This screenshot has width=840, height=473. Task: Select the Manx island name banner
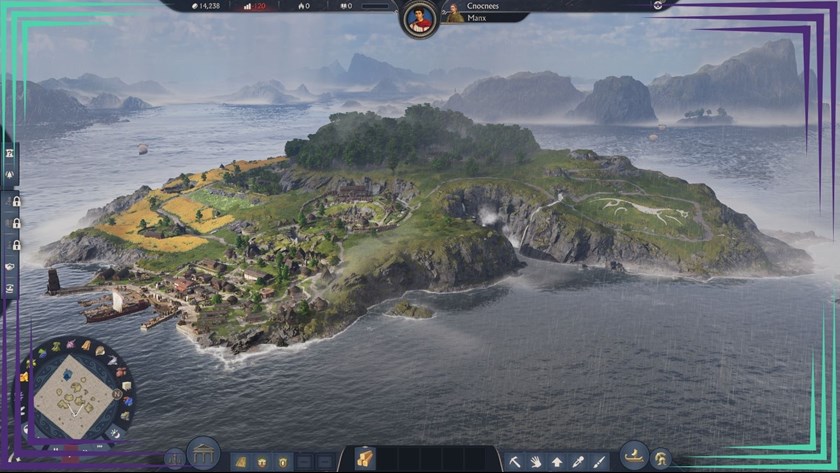click(x=485, y=17)
